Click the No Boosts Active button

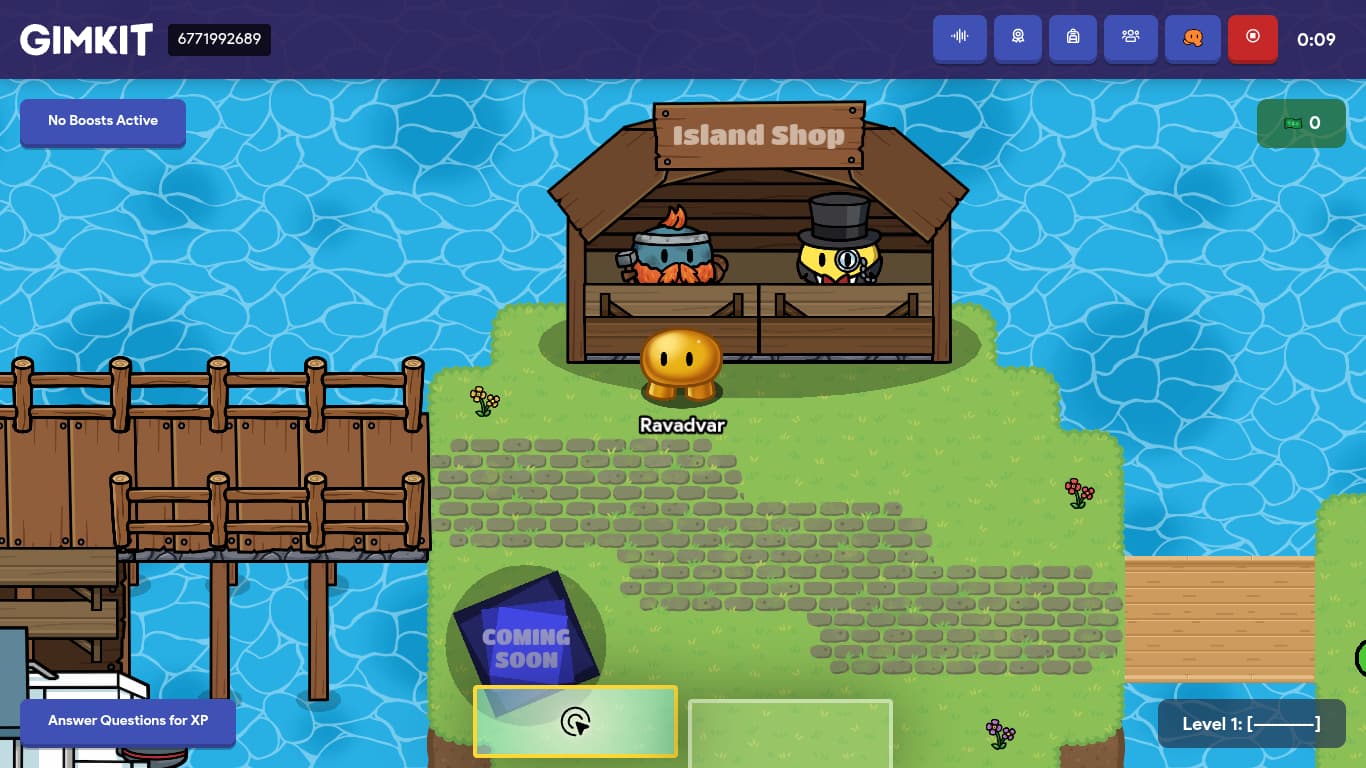tap(103, 121)
